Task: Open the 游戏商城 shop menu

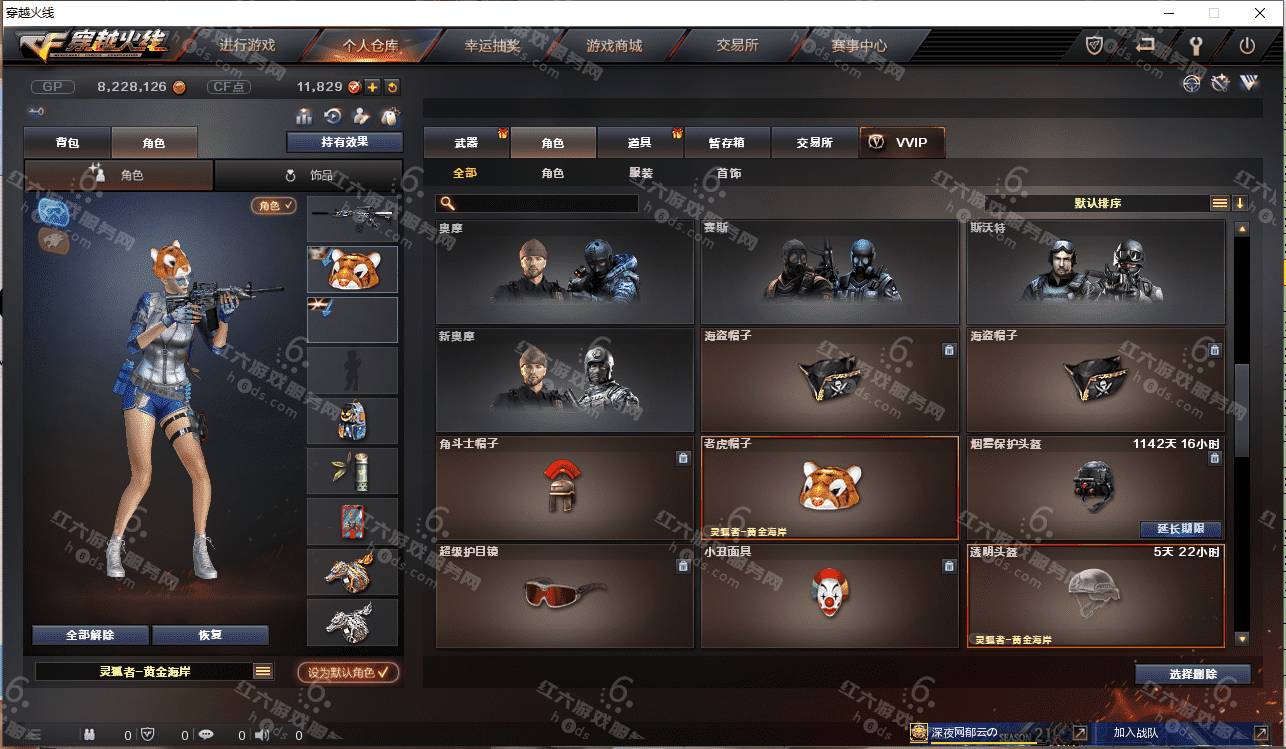Action: click(614, 46)
